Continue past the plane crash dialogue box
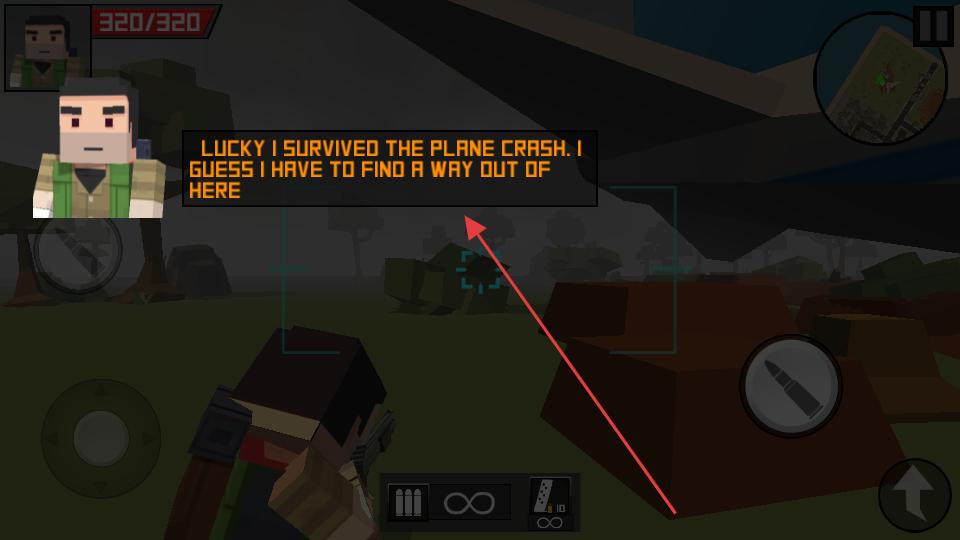The image size is (960, 540). point(390,169)
